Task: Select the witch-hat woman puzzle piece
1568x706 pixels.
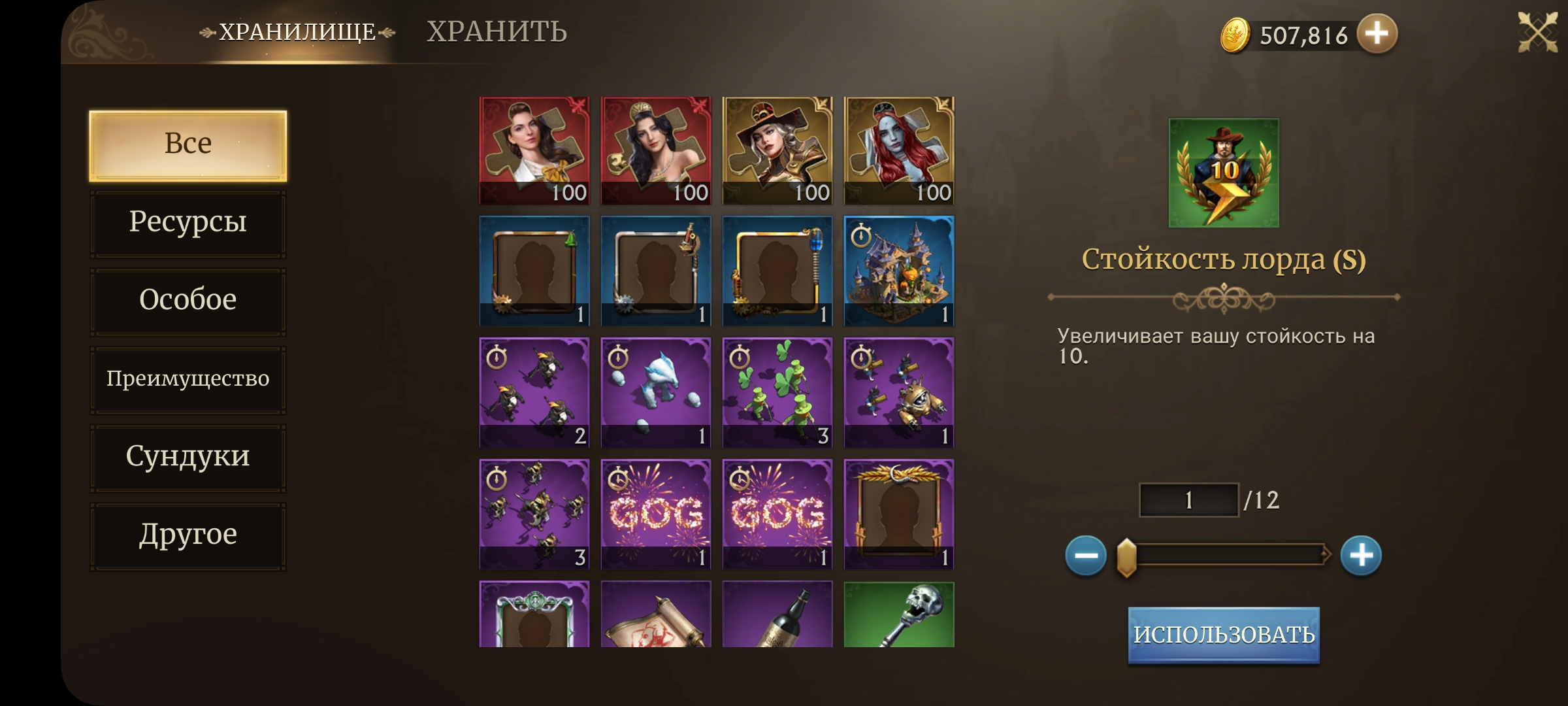Action: click(777, 151)
